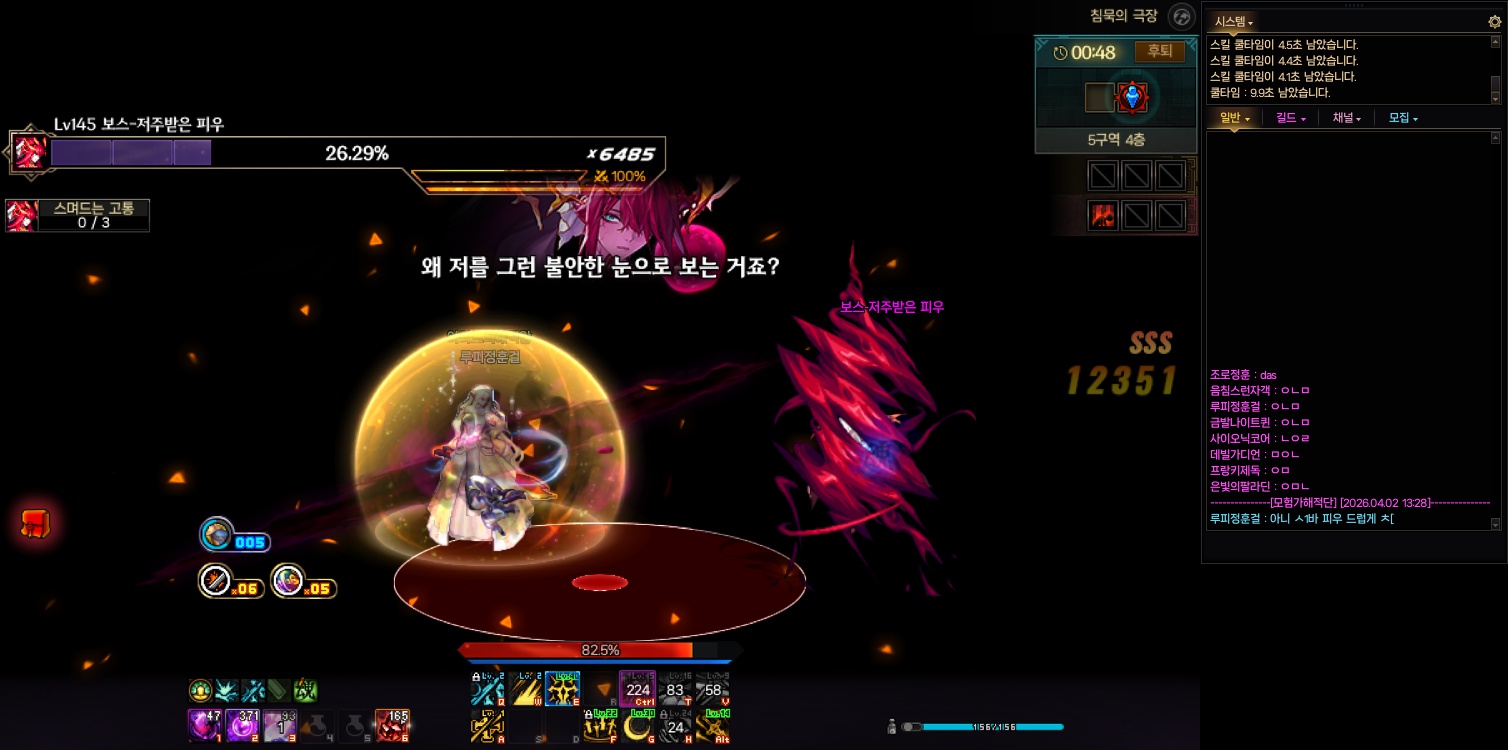Select the red buff icon in dungeon panel

pos(1103,215)
